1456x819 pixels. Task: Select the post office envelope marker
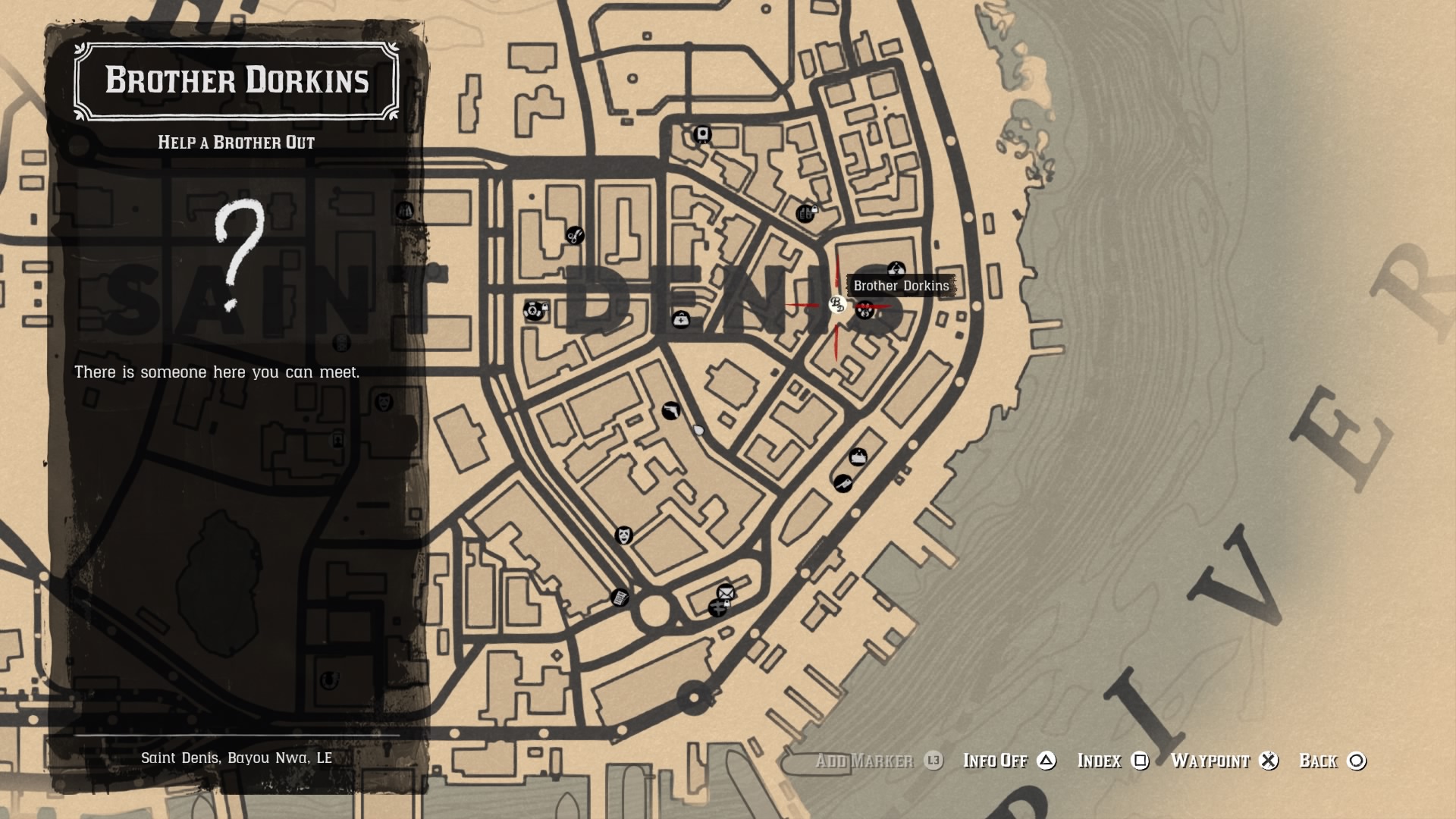coord(726,592)
